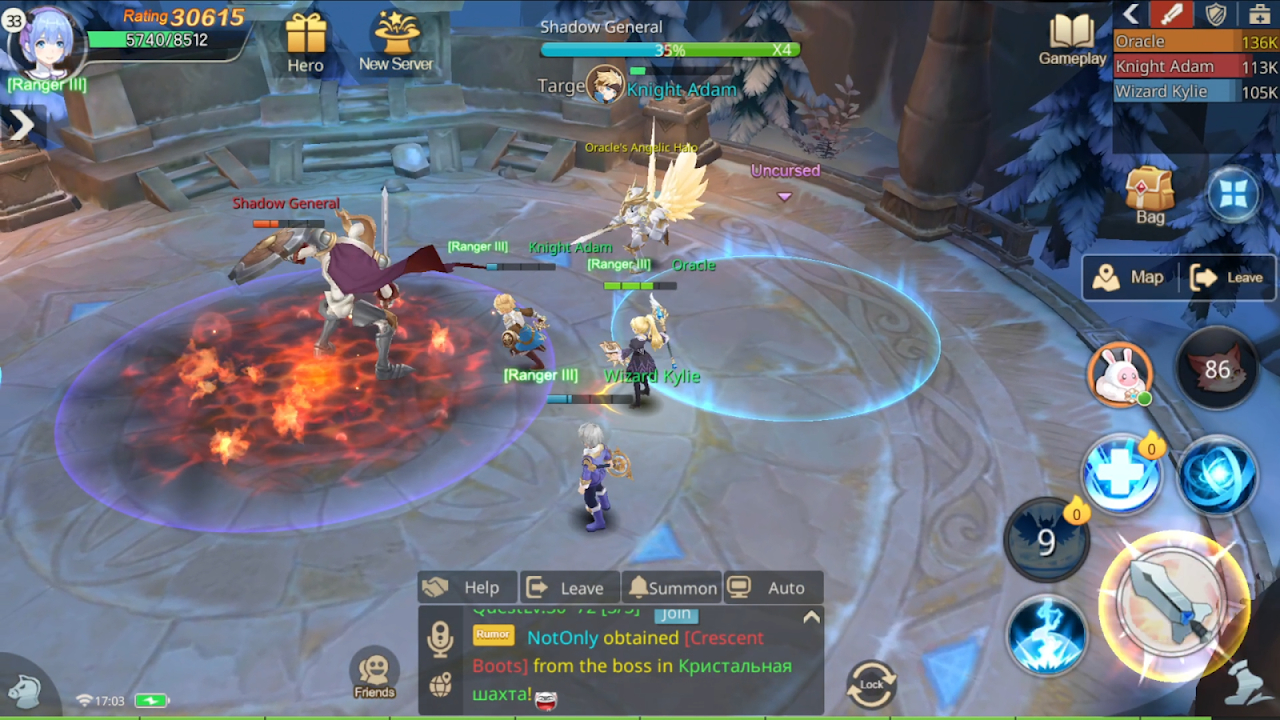The height and width of the screenshot is (720, 1280).
Task: Click the Leave button beside Map
Action: click(x=1228, y=277)
